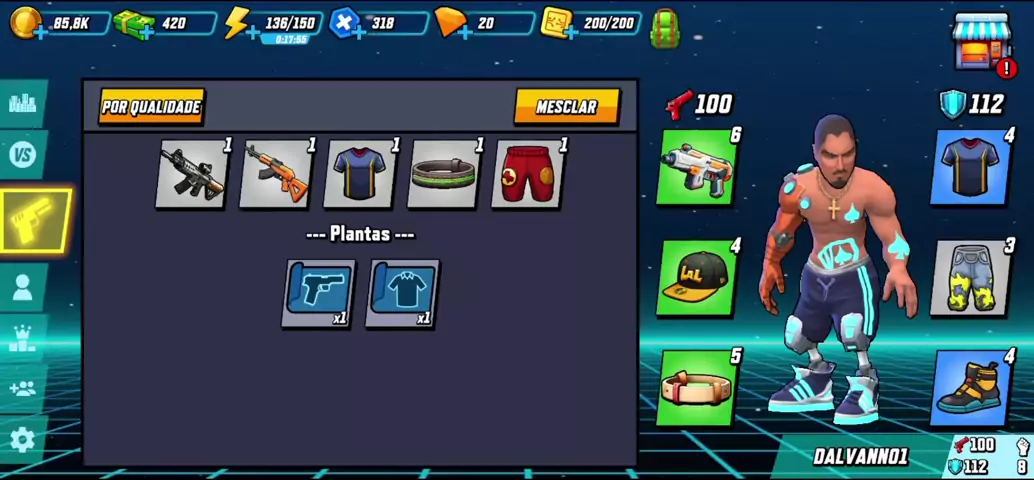Tap the Mesclar button
This screenshot has width=1034, height=480.
tap(566, 107)
